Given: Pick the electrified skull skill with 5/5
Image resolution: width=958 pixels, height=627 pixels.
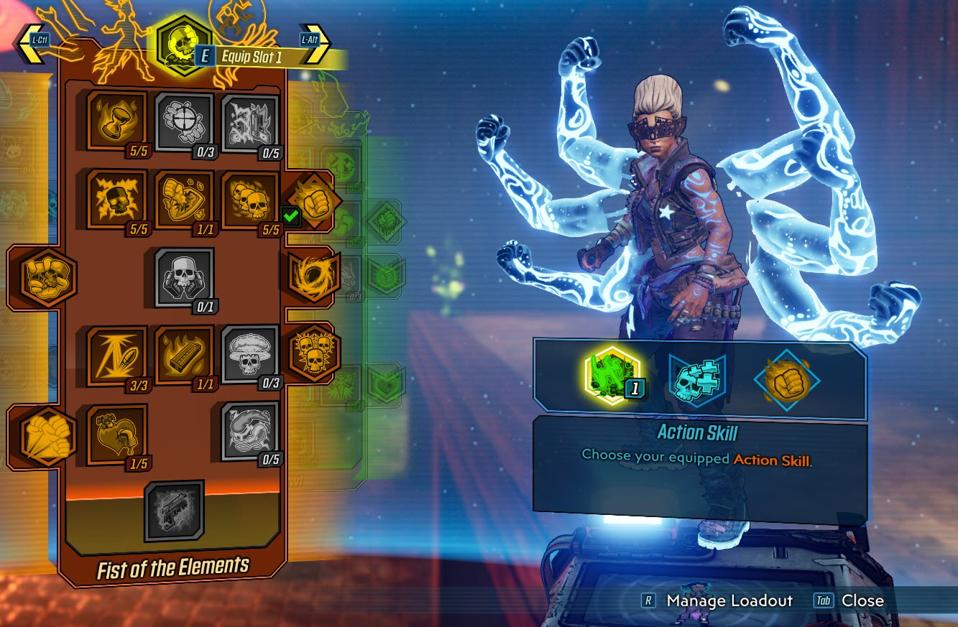Looking at the screenshot, I should 116,197.
